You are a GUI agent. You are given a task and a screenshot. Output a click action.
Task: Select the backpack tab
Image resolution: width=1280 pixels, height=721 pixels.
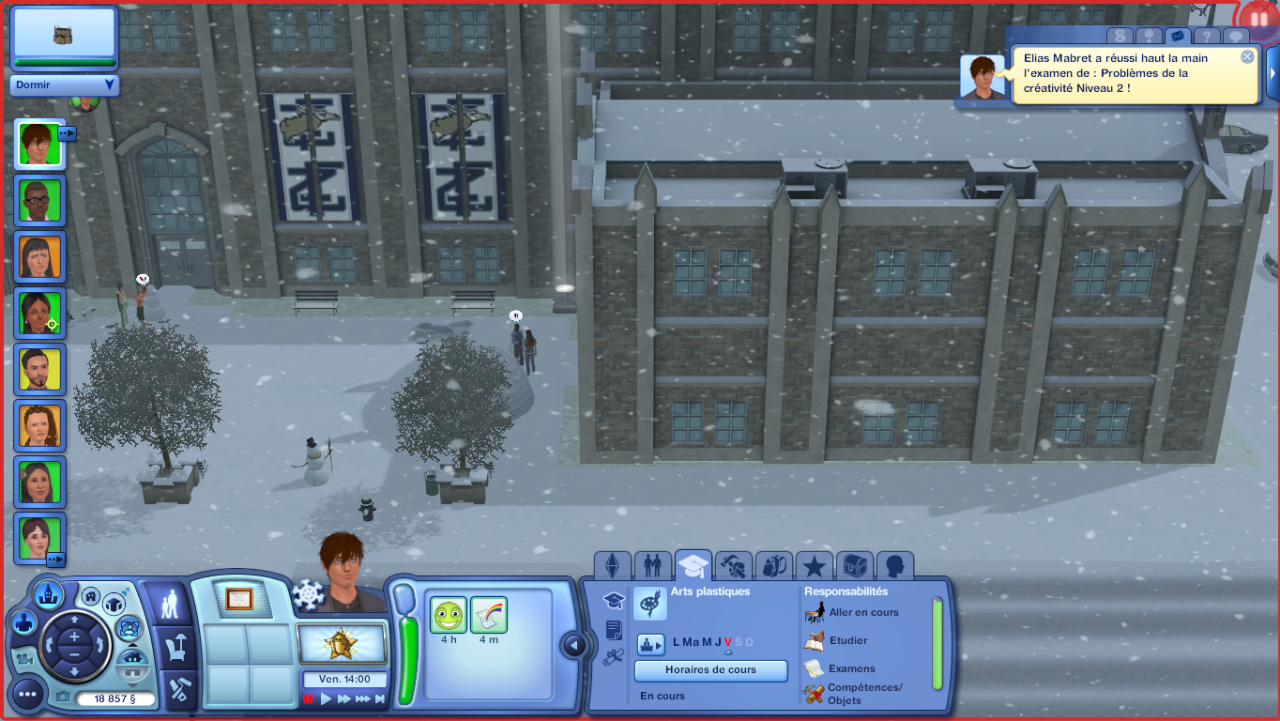point(774,567)
